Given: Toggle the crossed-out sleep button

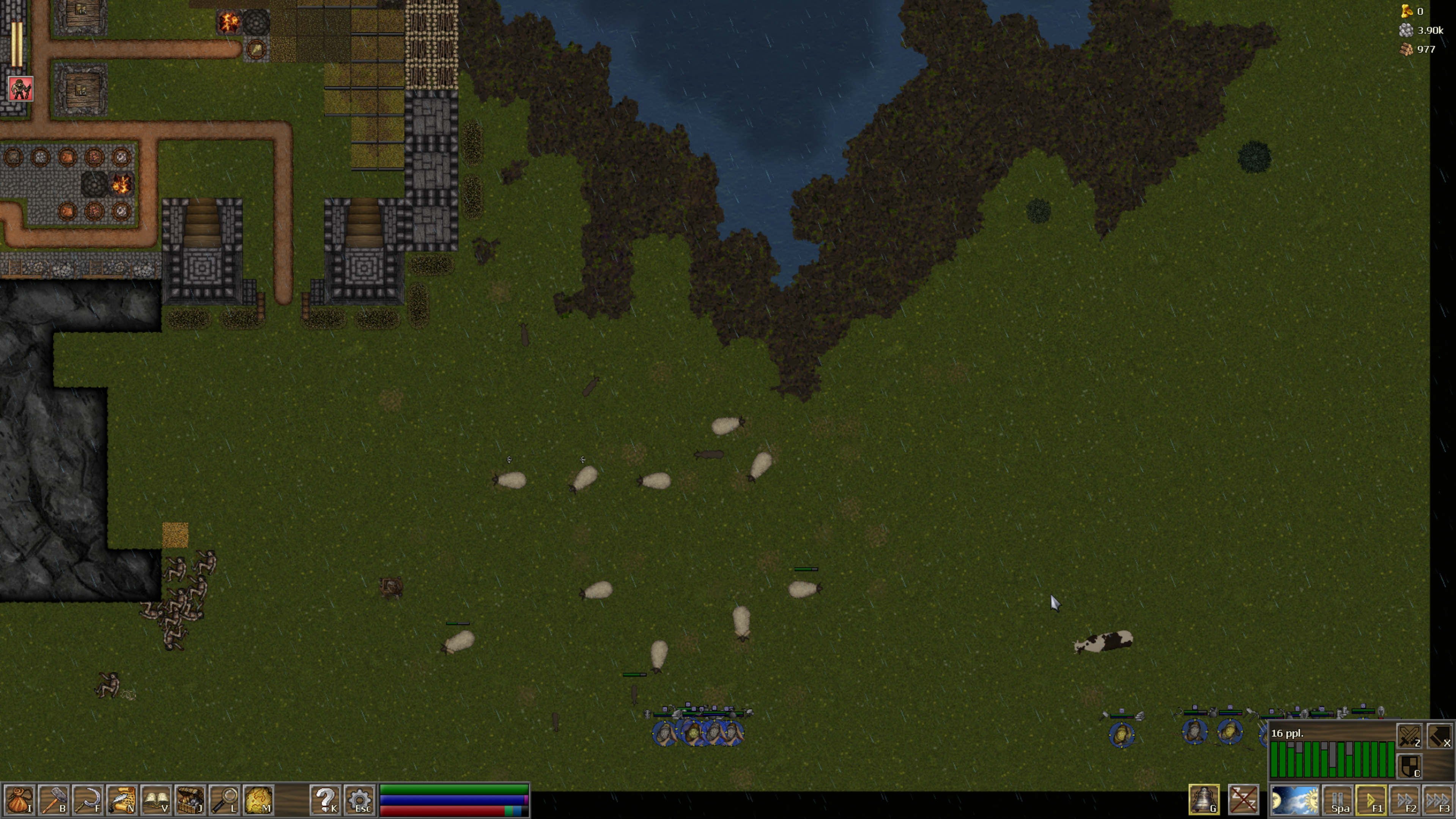Looking at the screenshot, I should coord(1243,800).
